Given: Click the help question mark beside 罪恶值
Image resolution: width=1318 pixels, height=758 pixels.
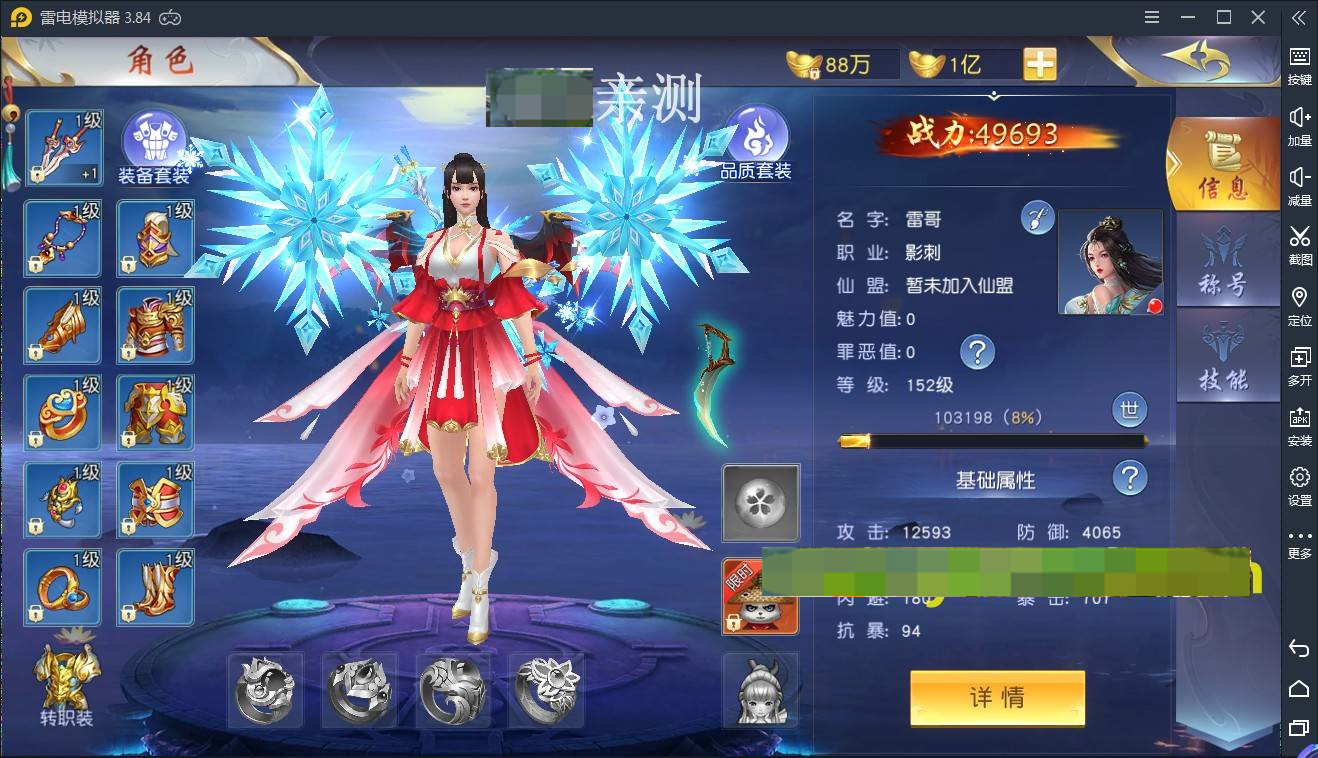Looking at the screenshot, I should (x=978, y=352).
